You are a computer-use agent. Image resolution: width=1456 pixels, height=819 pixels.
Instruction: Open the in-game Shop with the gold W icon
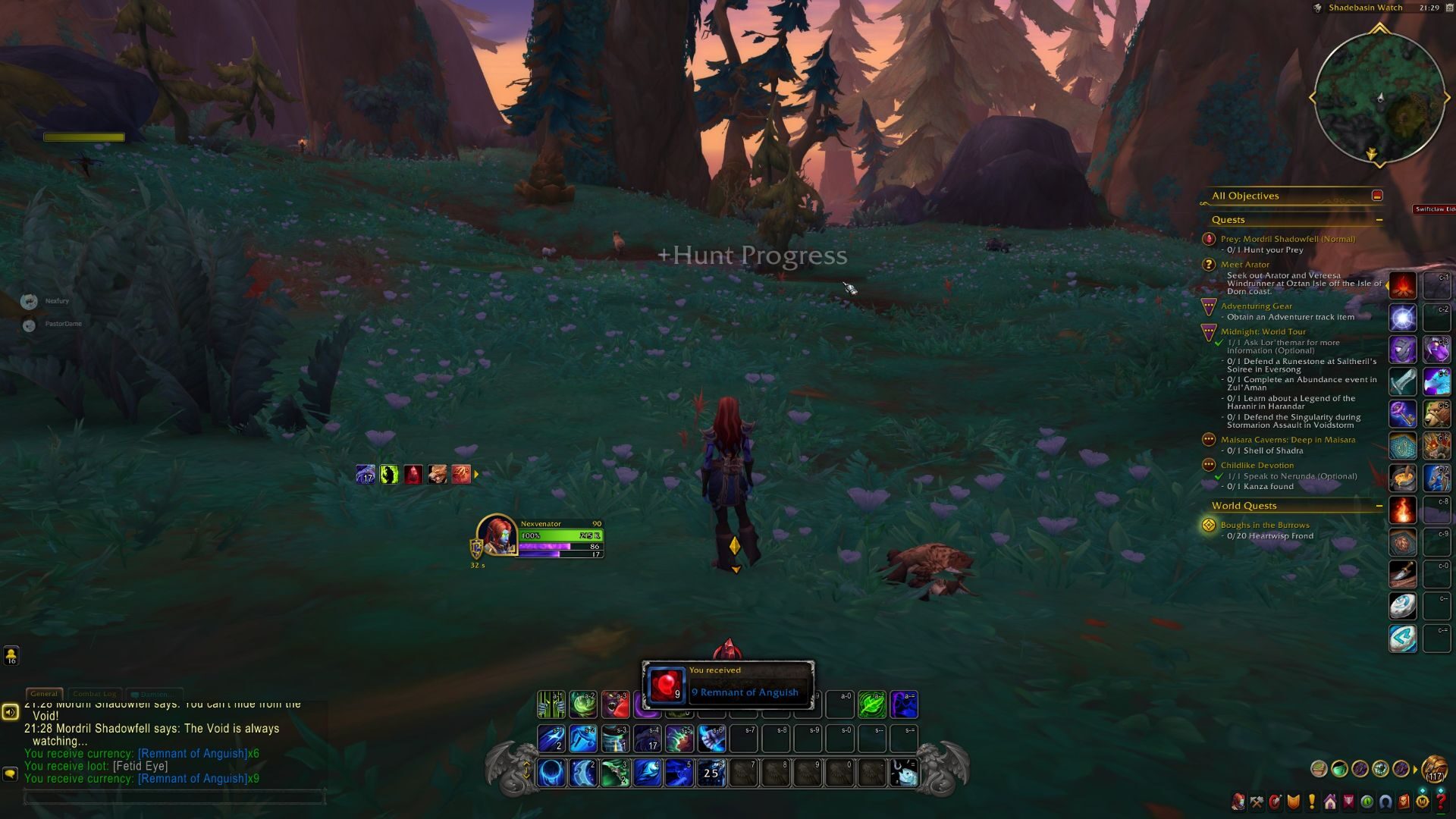[1422, 802]
